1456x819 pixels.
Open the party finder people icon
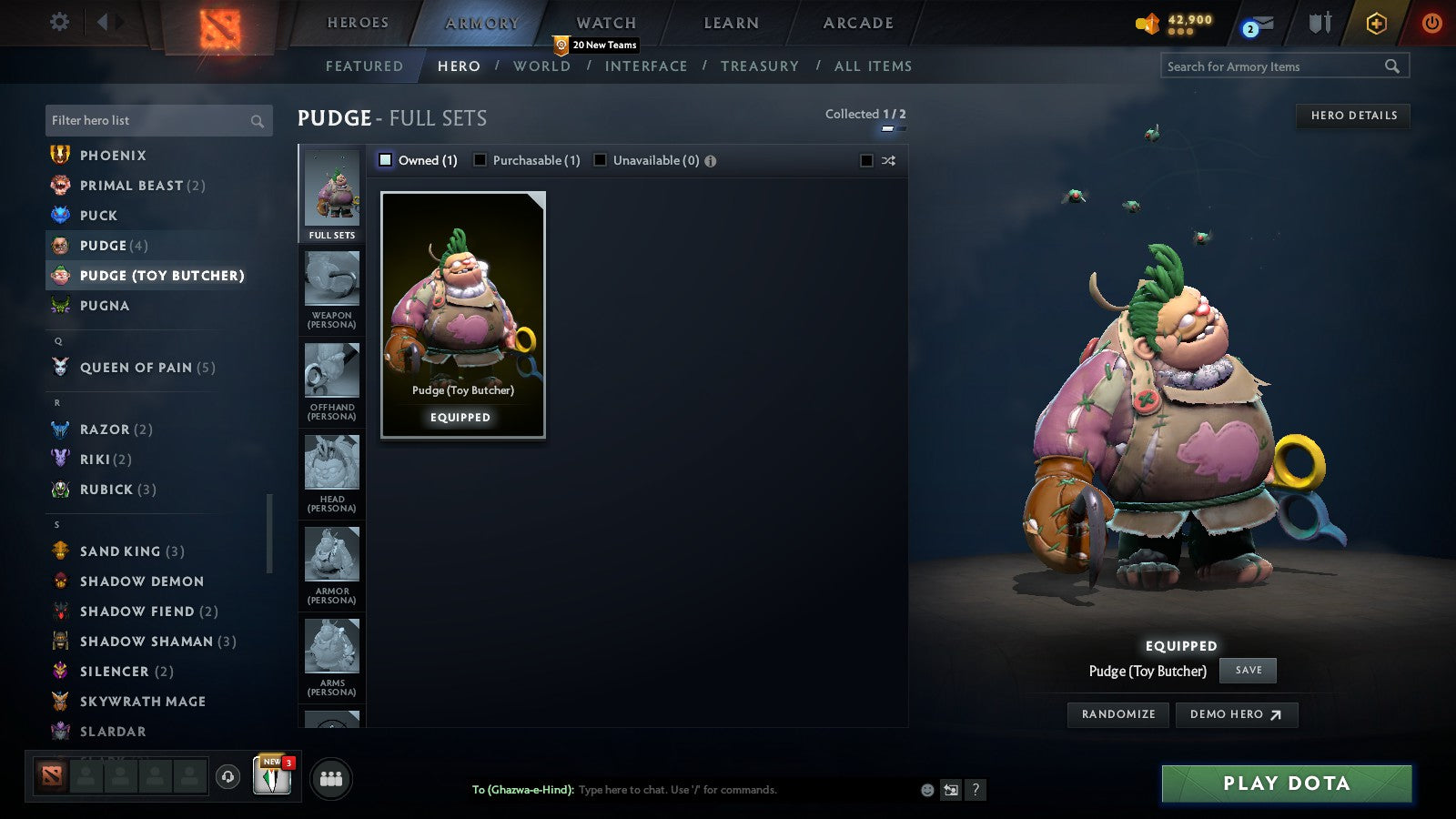coord(331,778)
